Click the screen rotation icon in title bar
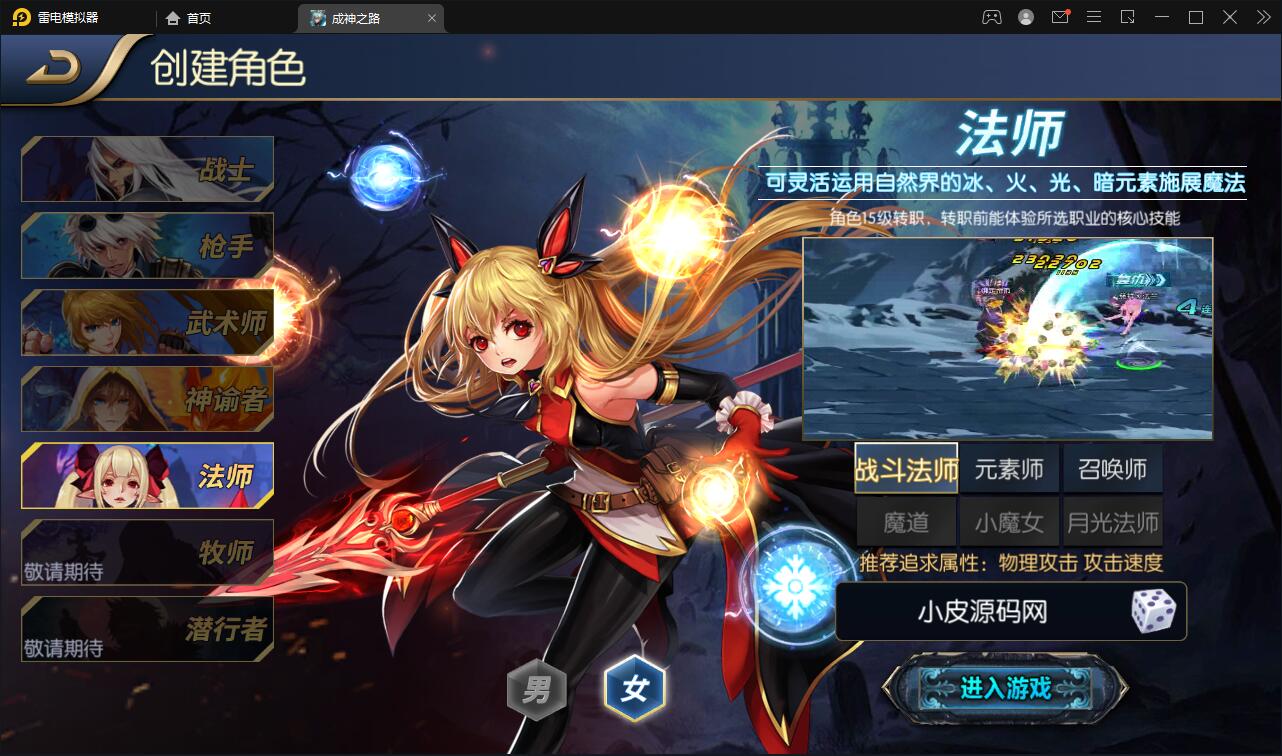This screenshot has height=756, width=1282. [1128, 17]
